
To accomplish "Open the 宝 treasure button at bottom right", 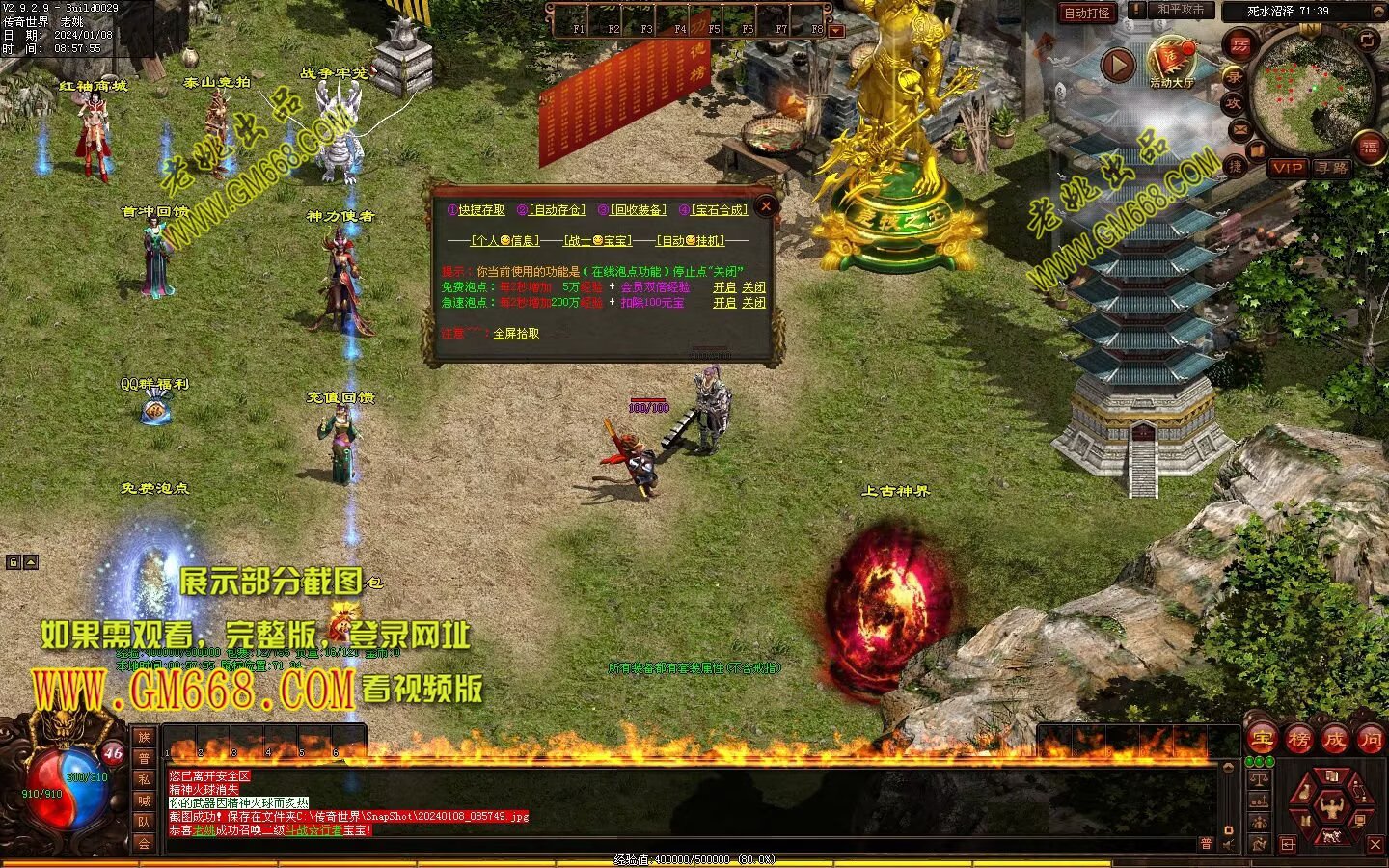I will (x=1262, y=740).
